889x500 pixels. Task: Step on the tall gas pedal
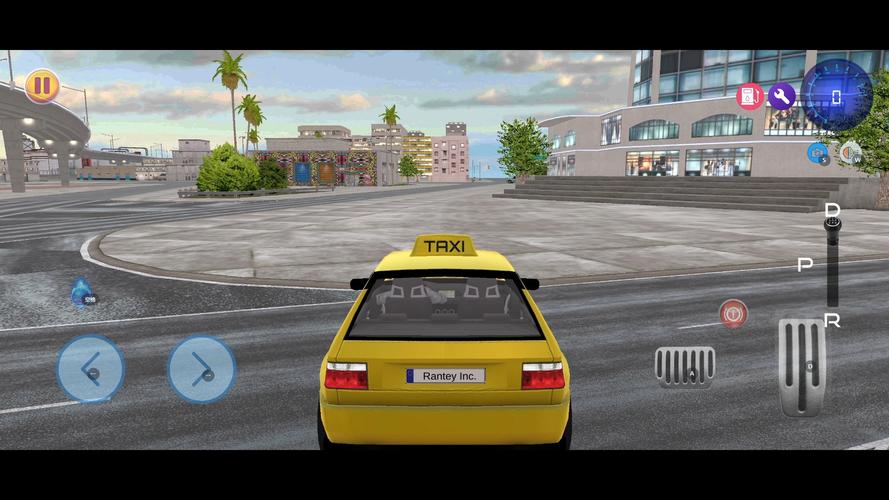[802, 366]
